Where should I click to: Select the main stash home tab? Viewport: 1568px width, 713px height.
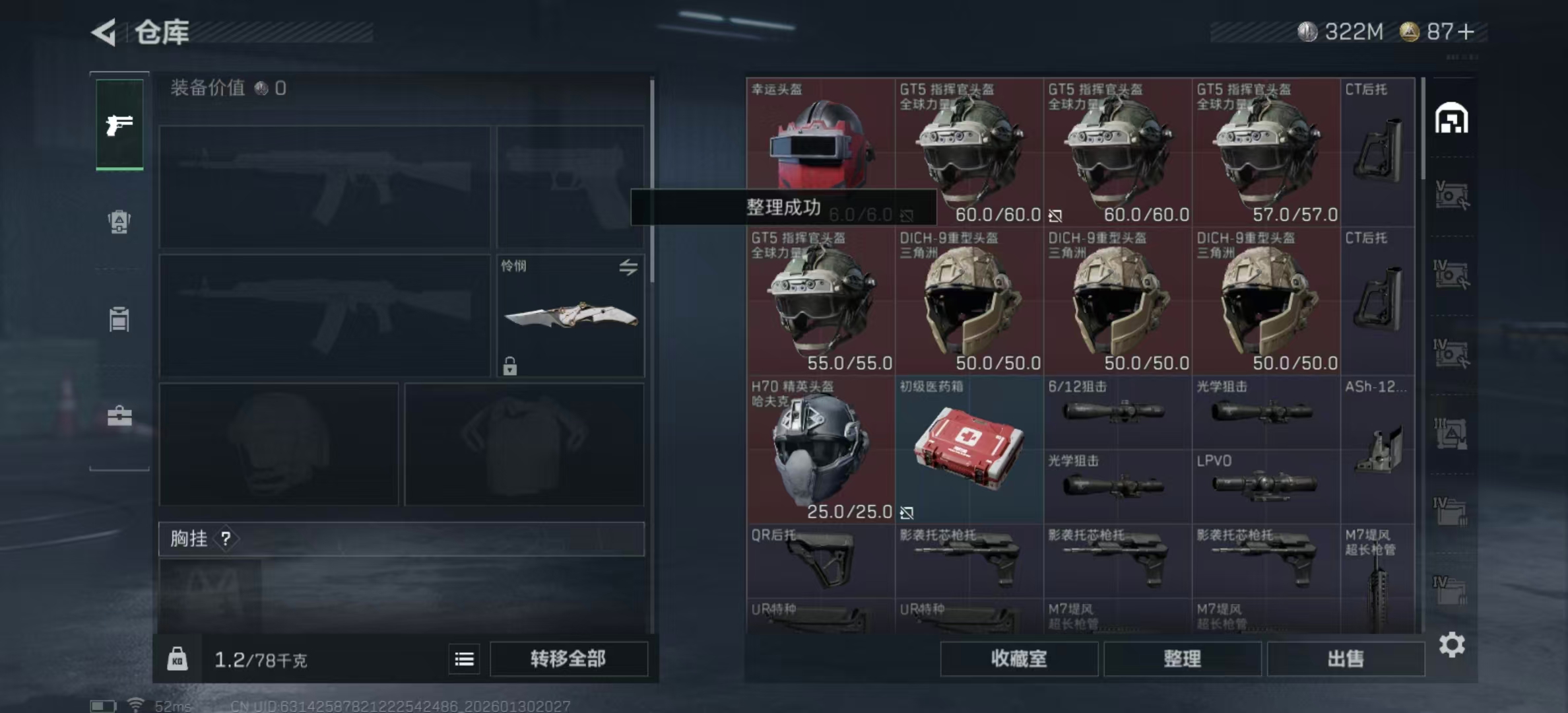click(x=1451, y=119)
